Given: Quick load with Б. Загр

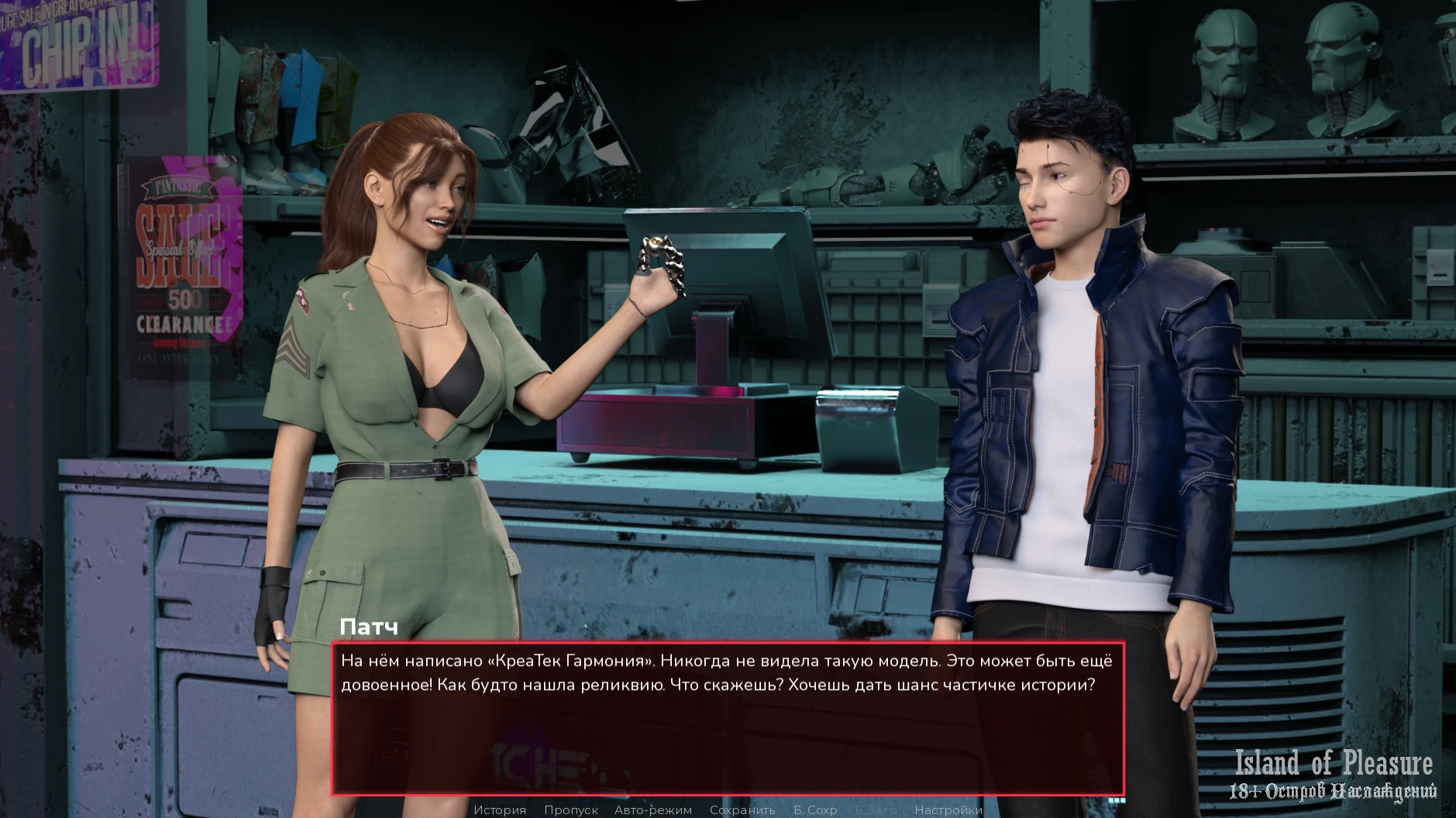Looking at the screenshot, I should pyautogui.click(x=876, y=809).
